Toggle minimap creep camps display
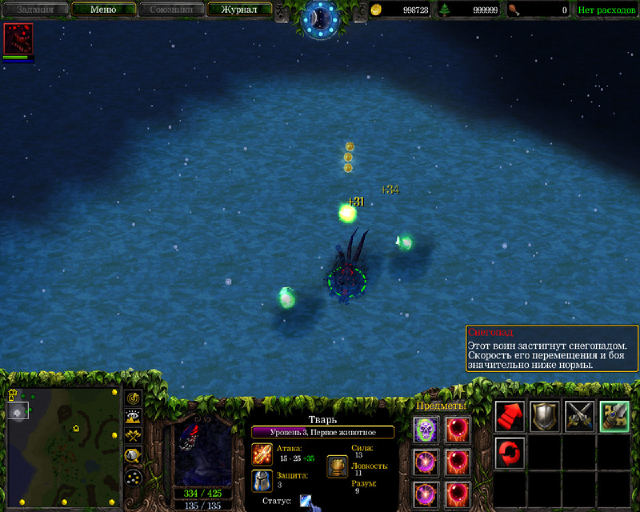This screenshot has width=640, height=512. pos(133,455)
